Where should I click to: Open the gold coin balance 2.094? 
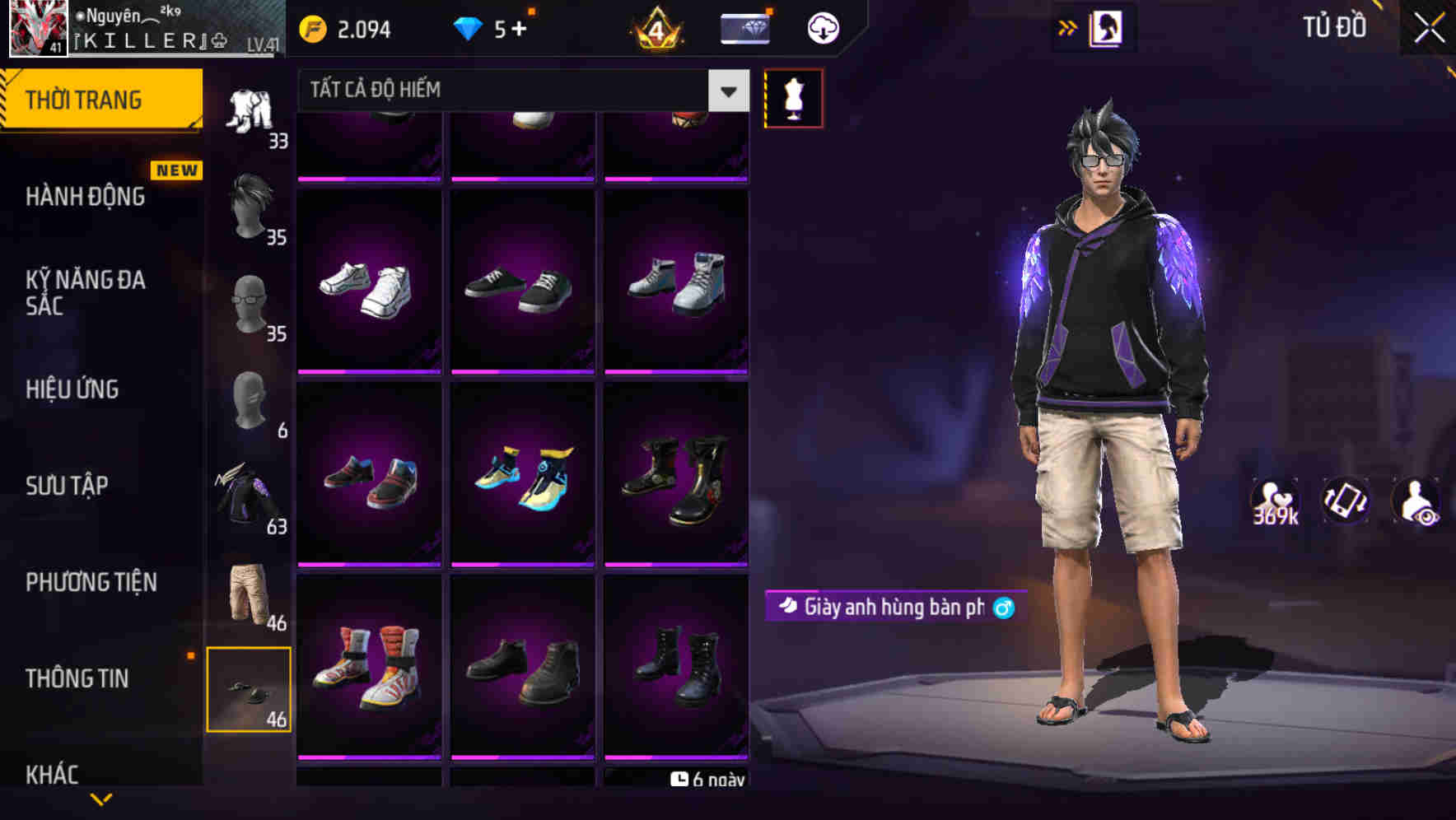346,27
